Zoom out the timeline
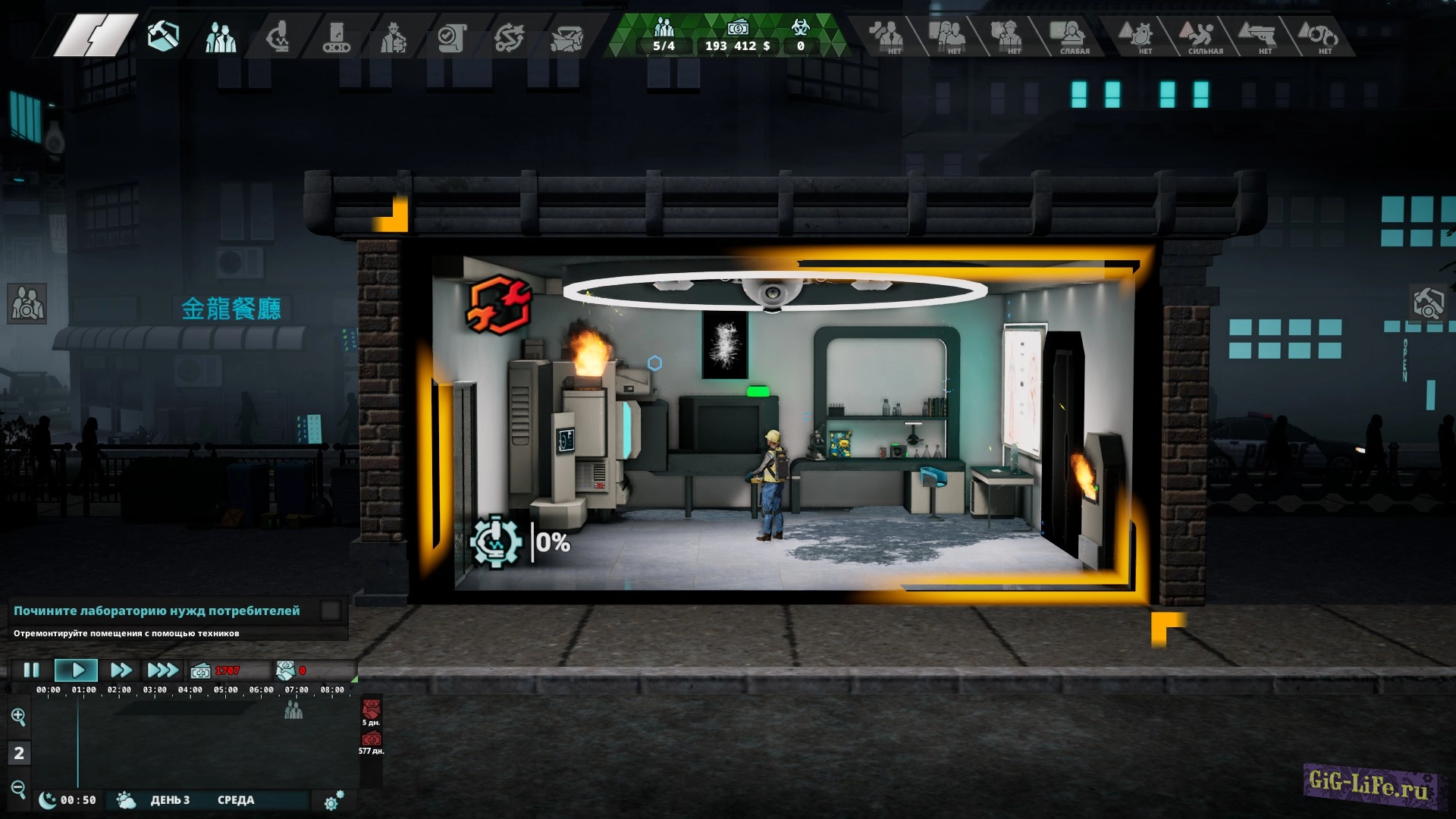 click(18, 789)
